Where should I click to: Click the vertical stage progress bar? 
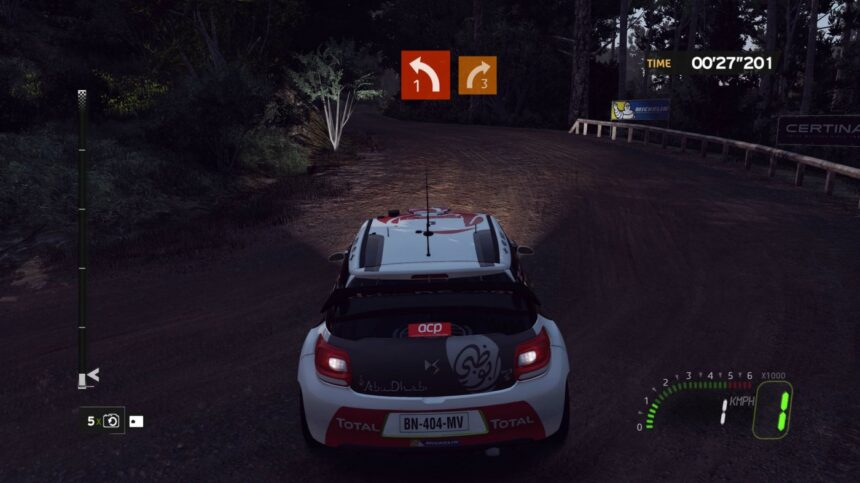point(82,235)
